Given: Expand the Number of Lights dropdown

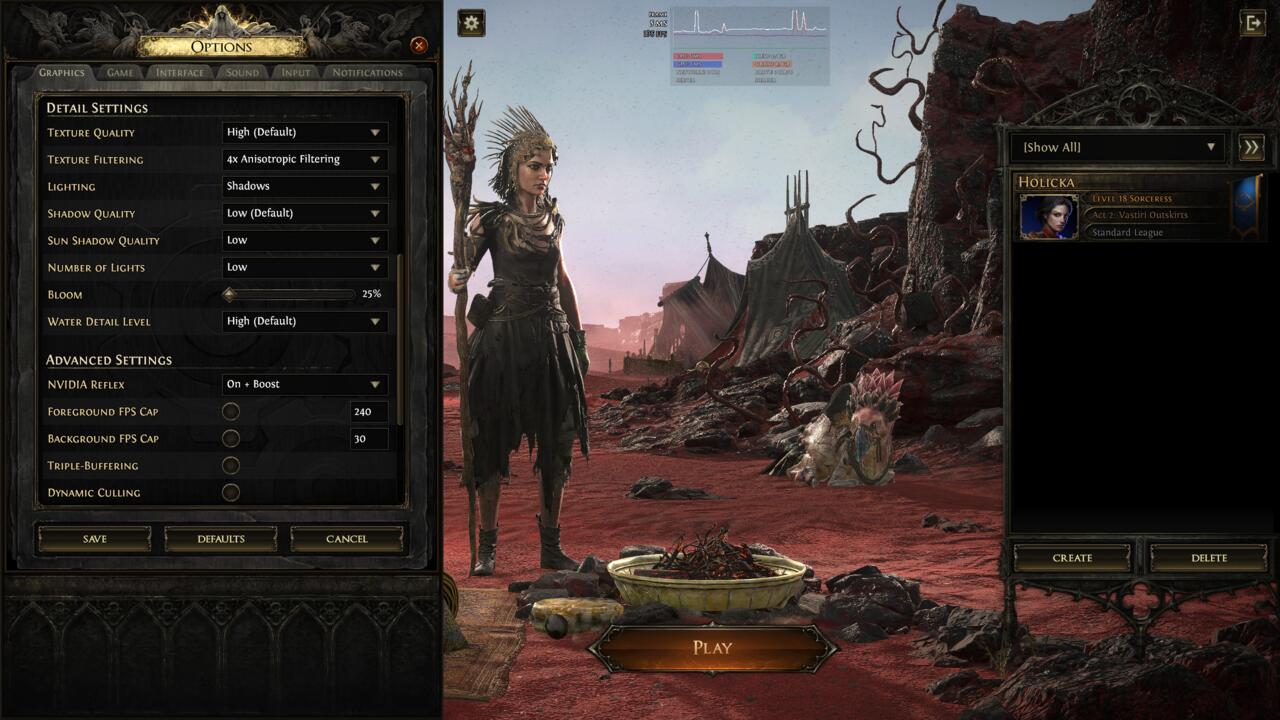Looking at the screenshot, I should 304,267.
